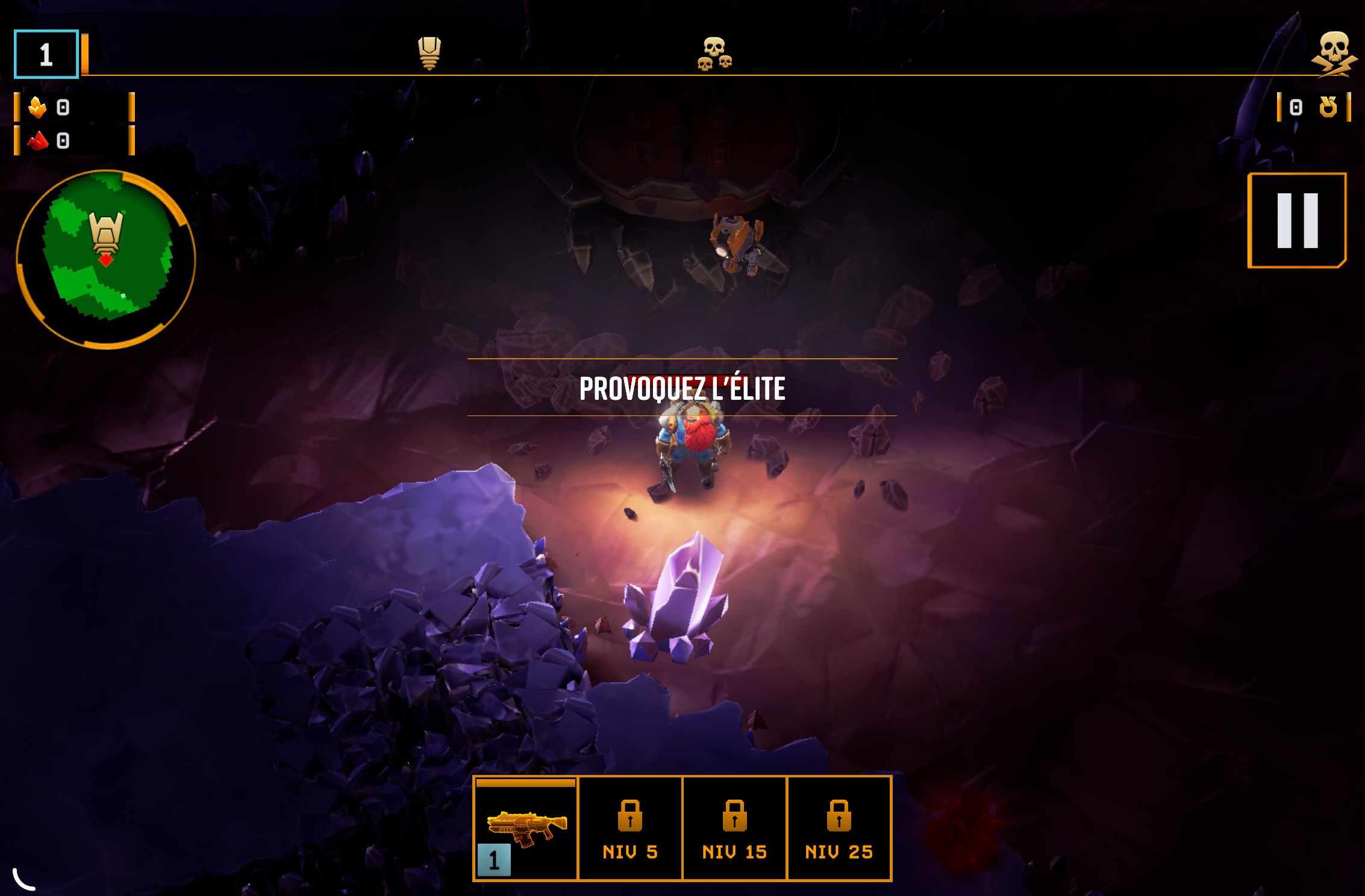Click the locked NIV 25 weapon slot
The height and width of the screenshot is (896, 1365).
(x=839, y=829)
